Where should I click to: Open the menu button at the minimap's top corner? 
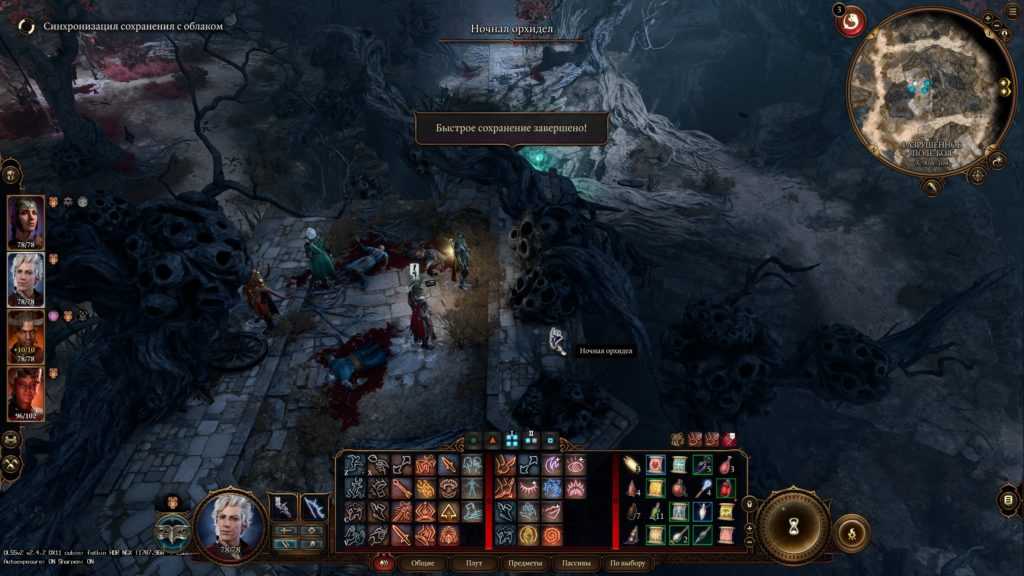point(988,20)
